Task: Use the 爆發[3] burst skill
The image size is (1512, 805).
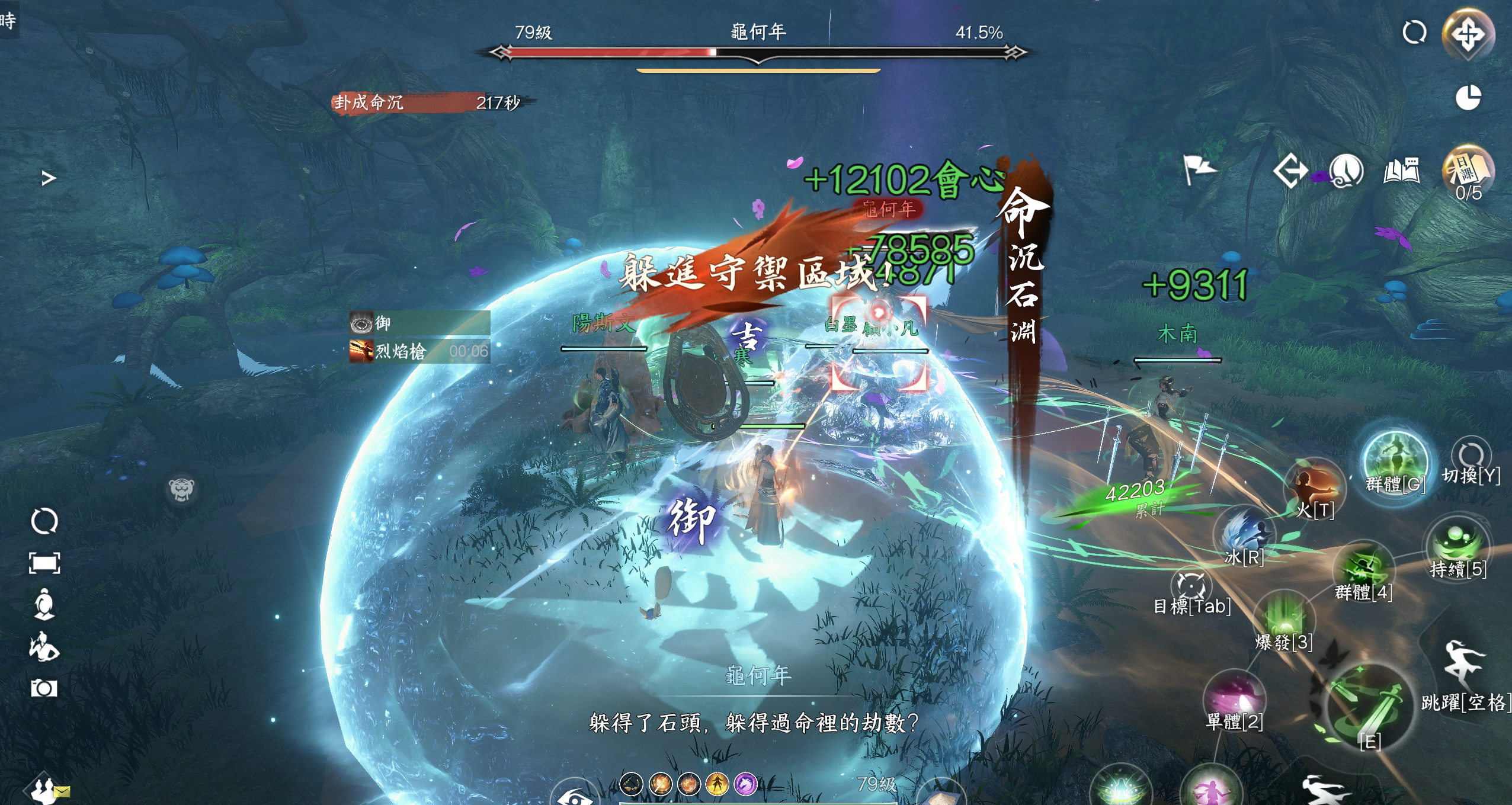Action: [1284, 616]
